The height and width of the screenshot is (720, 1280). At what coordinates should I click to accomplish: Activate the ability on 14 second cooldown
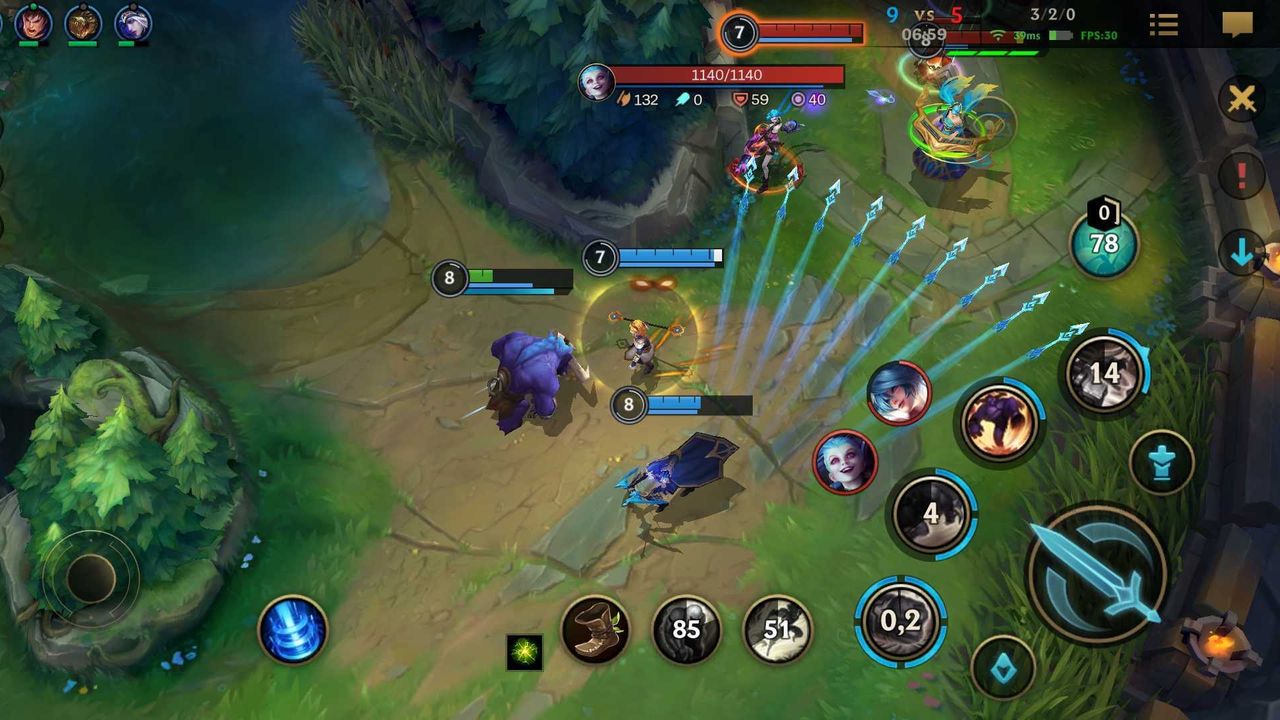click(1104, 374)
